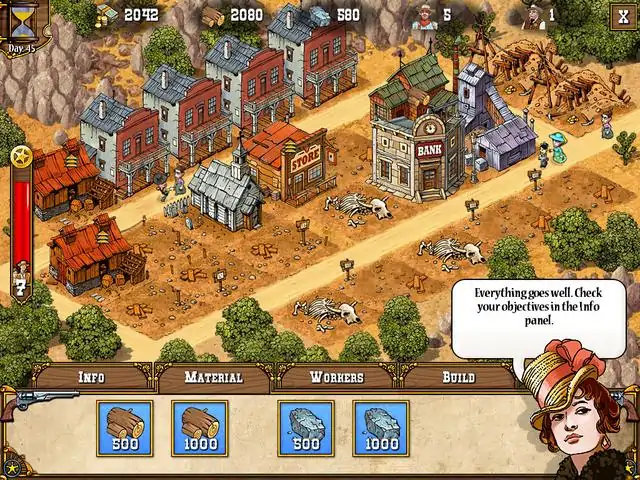640x480 pixels.
Task: Buy 500 stone material
Action: coord(306,428)
